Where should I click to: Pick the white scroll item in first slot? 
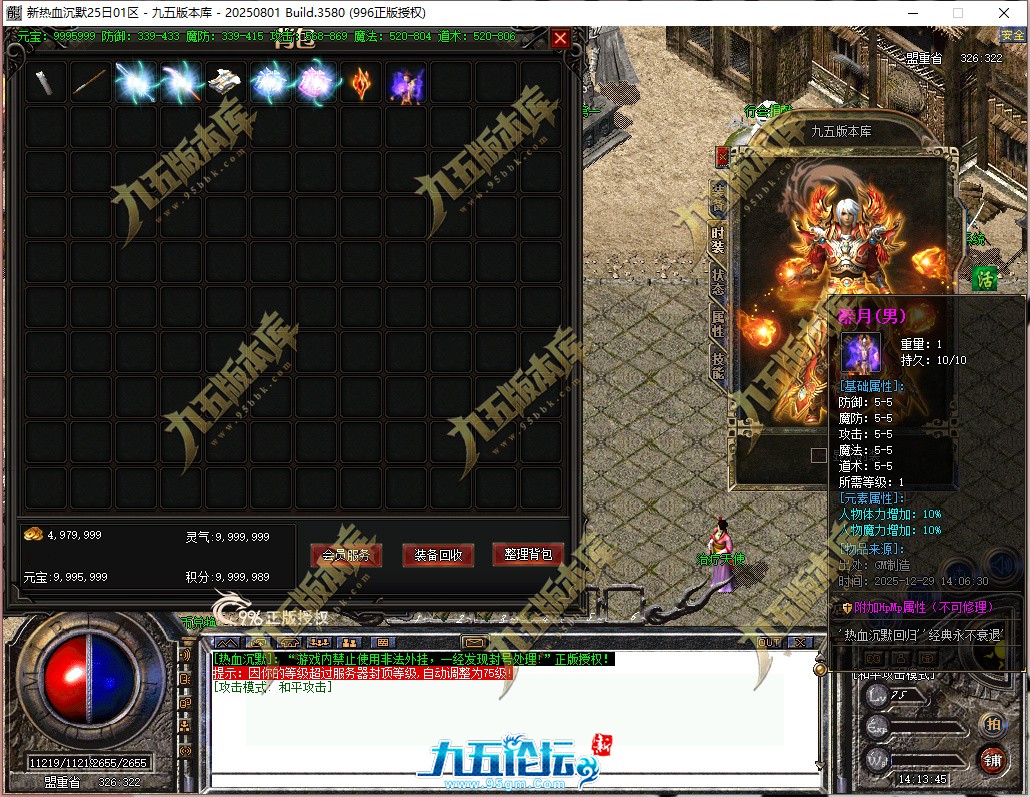coord(46,83)
